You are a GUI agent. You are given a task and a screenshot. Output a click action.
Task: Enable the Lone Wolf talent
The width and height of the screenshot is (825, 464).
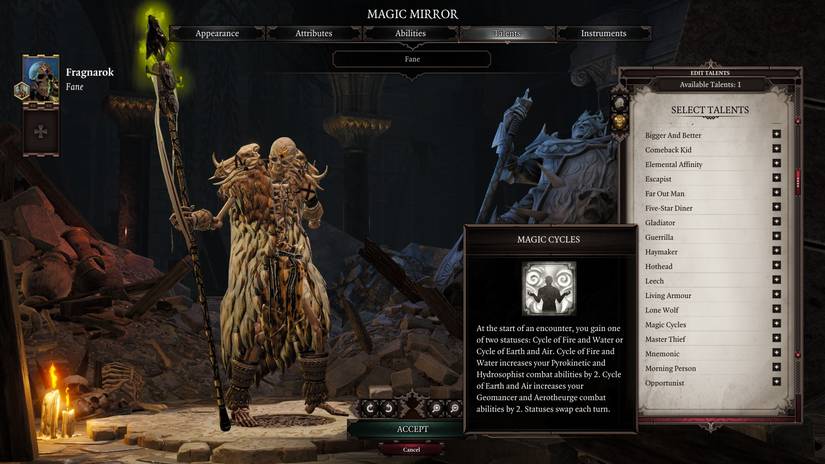[776, 310]
